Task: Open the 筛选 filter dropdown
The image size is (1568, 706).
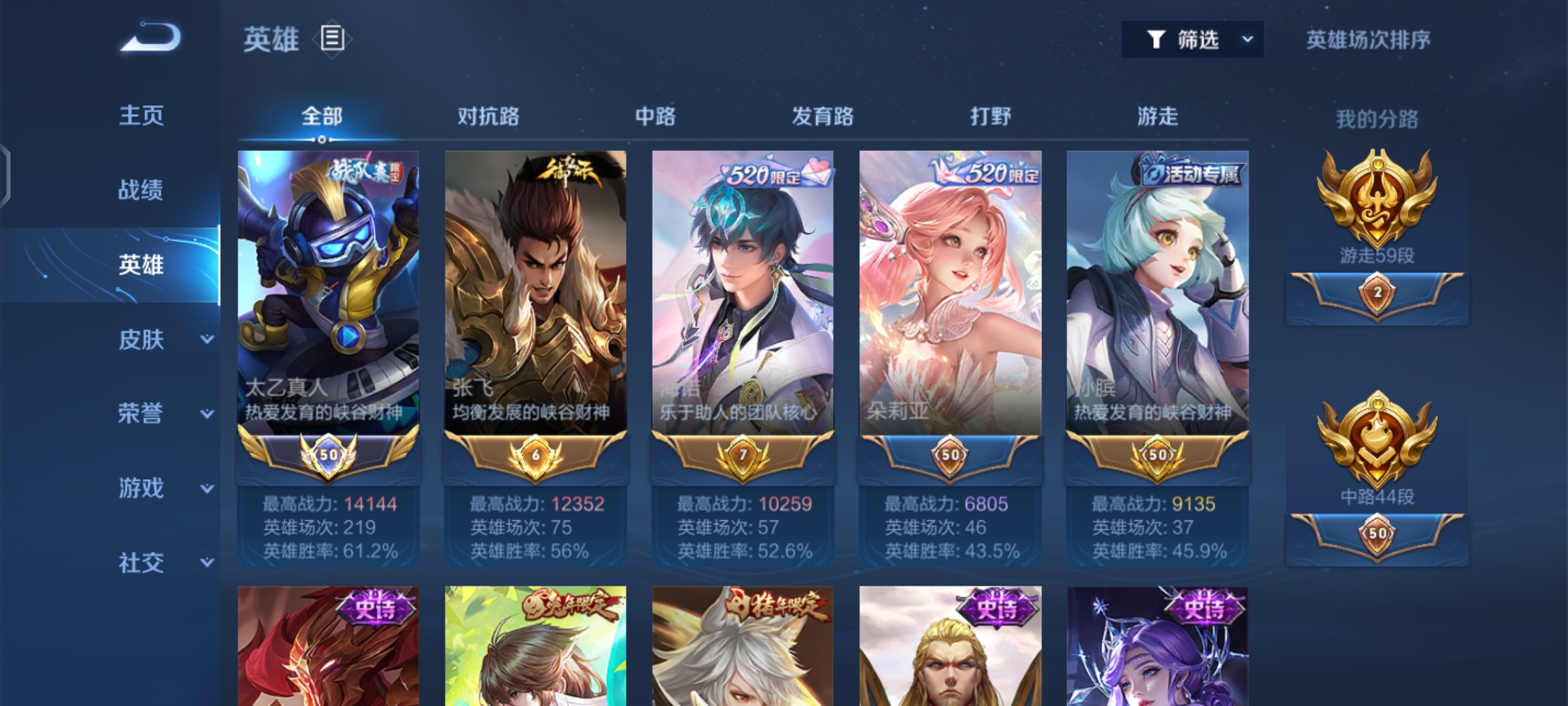Action: tap(1192, 40)
